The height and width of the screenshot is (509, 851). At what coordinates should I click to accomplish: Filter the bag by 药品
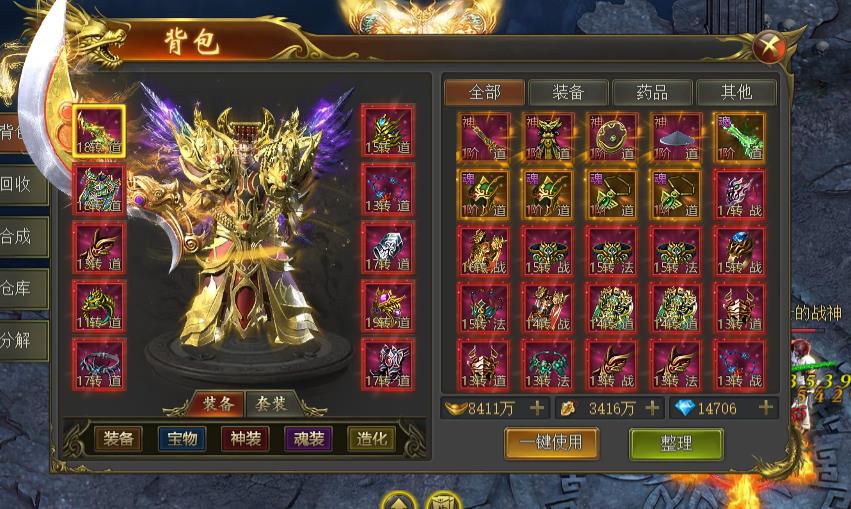[x=652, y=92]
